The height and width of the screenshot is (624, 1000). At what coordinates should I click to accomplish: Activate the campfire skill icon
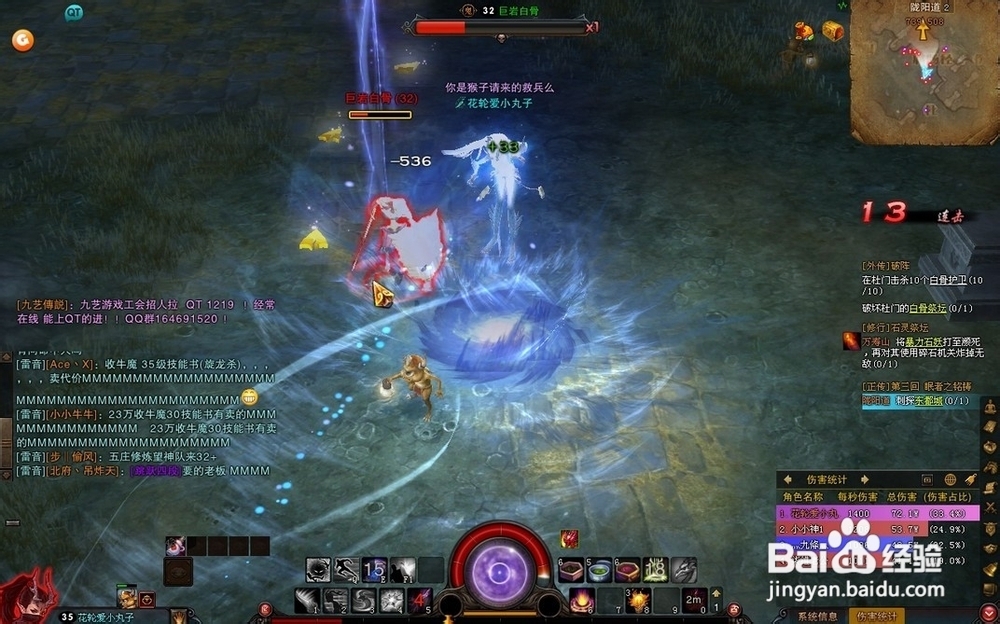(581, 600)
